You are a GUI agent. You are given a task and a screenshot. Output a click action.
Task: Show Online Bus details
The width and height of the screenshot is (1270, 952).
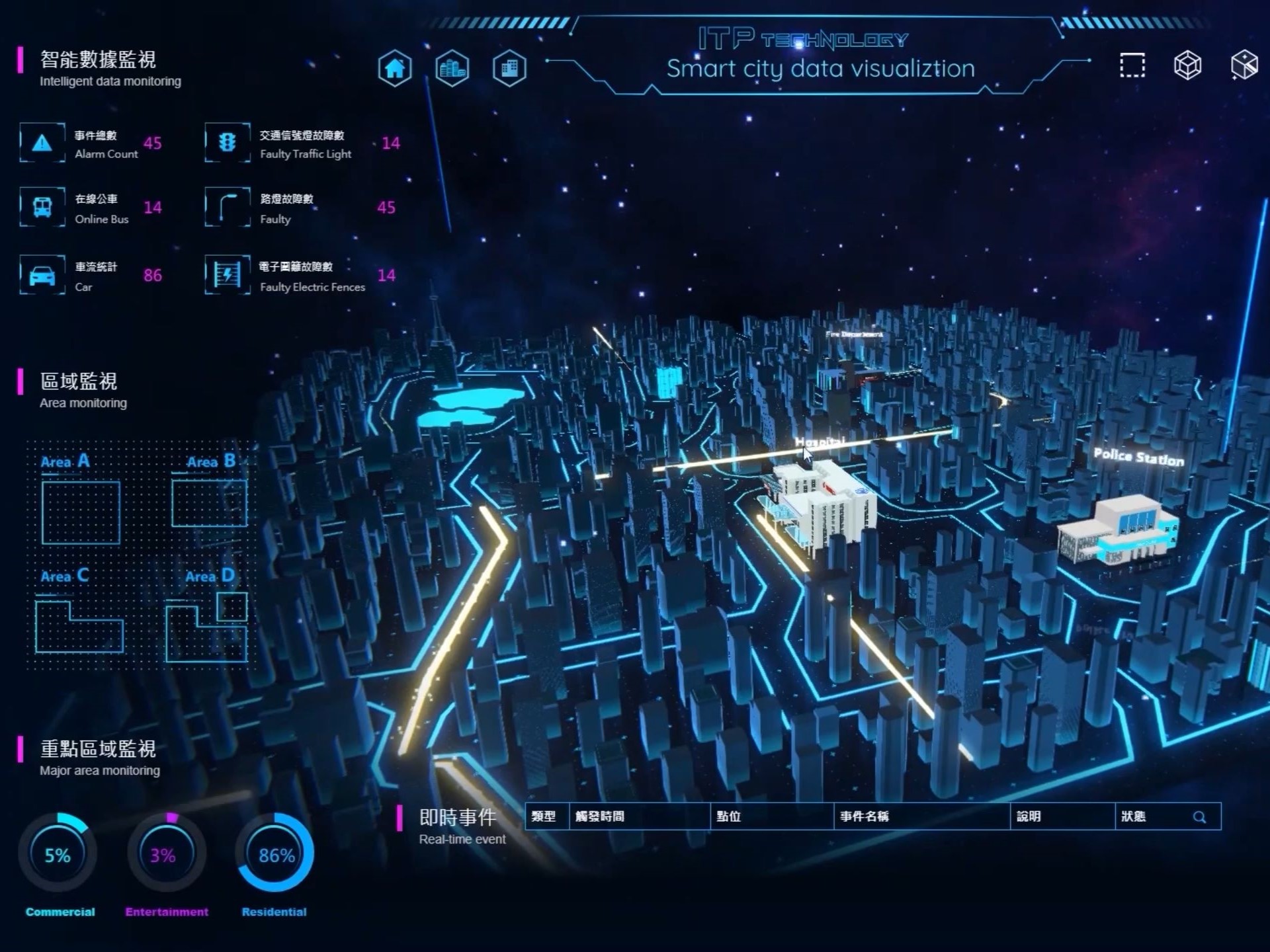tap(42, 208)
